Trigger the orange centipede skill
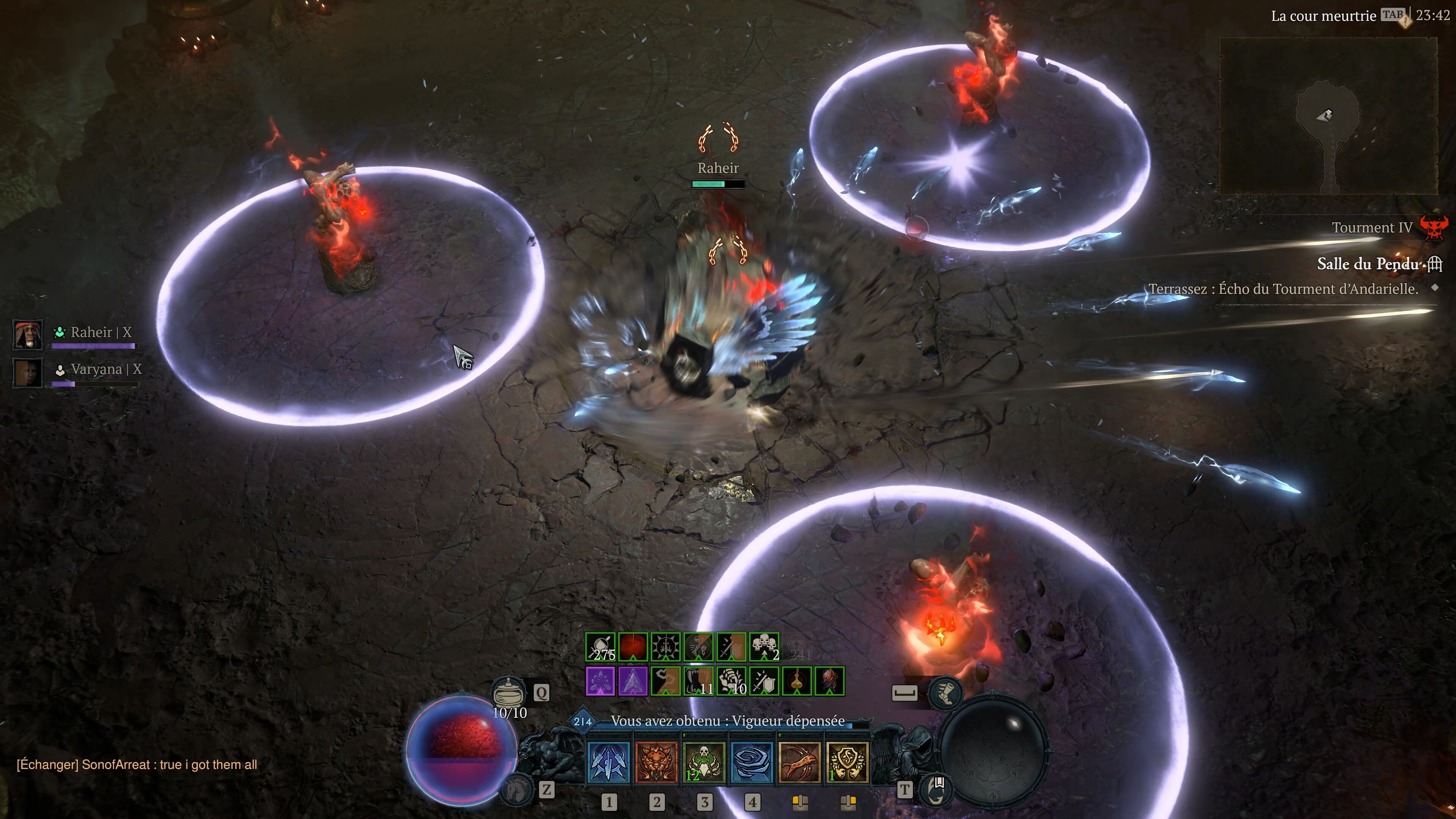 point(799,762)
